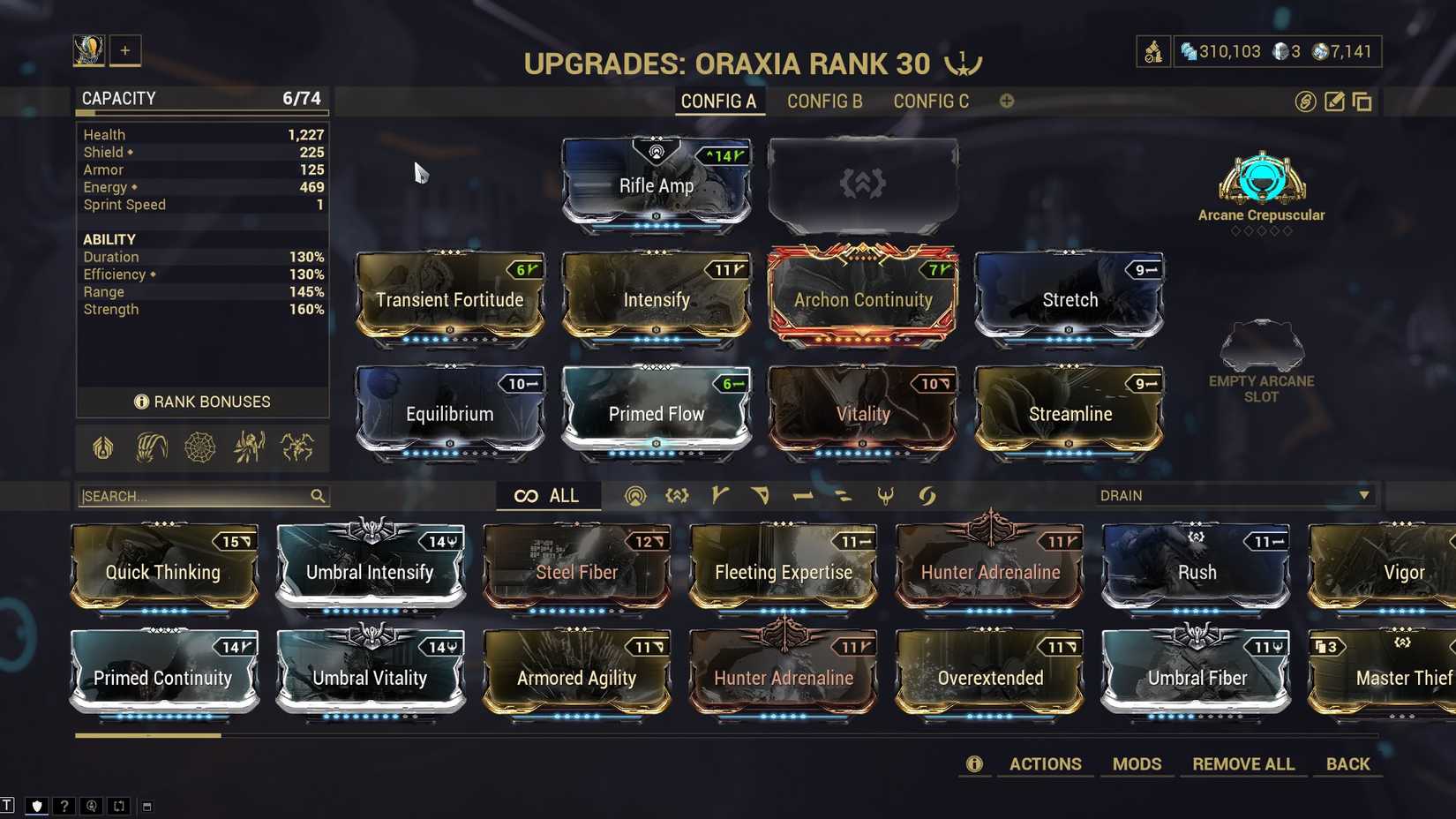Click the search magnifying glass icon
This screenshot has height=819, width=1456.
click(x=318, y=496)
